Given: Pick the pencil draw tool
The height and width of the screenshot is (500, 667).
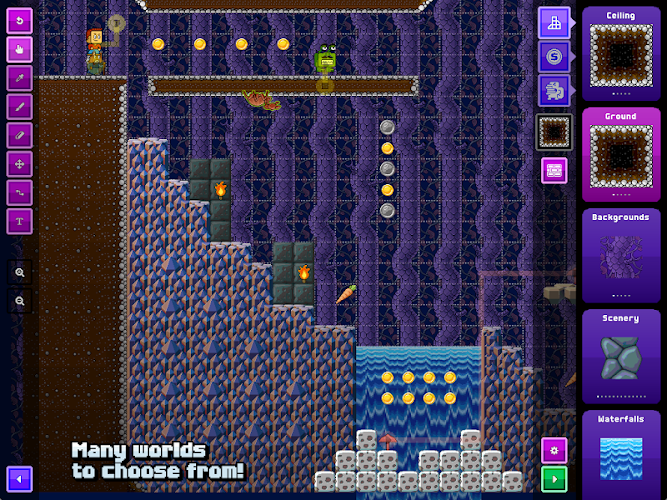Looking at the screenshot, I should (20, 106).
